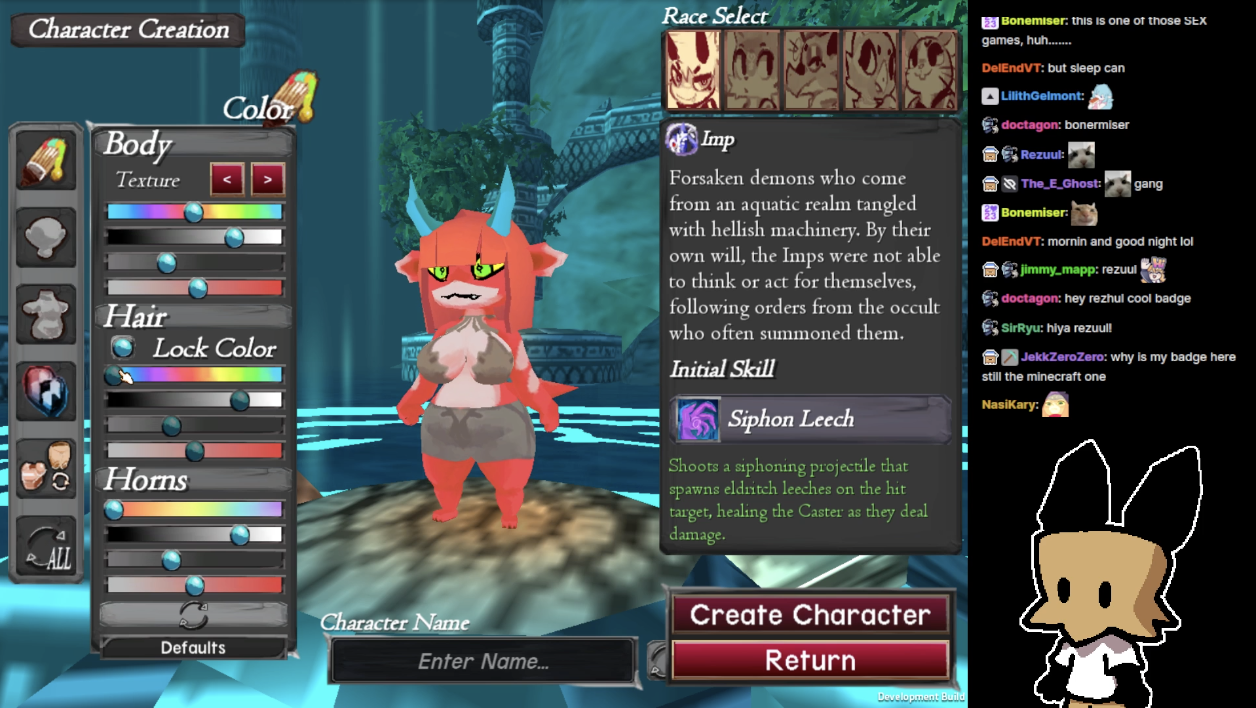This screenshot has height=708, width=1256.
Task: Open the head customization tab
Action: coord(46,237)
